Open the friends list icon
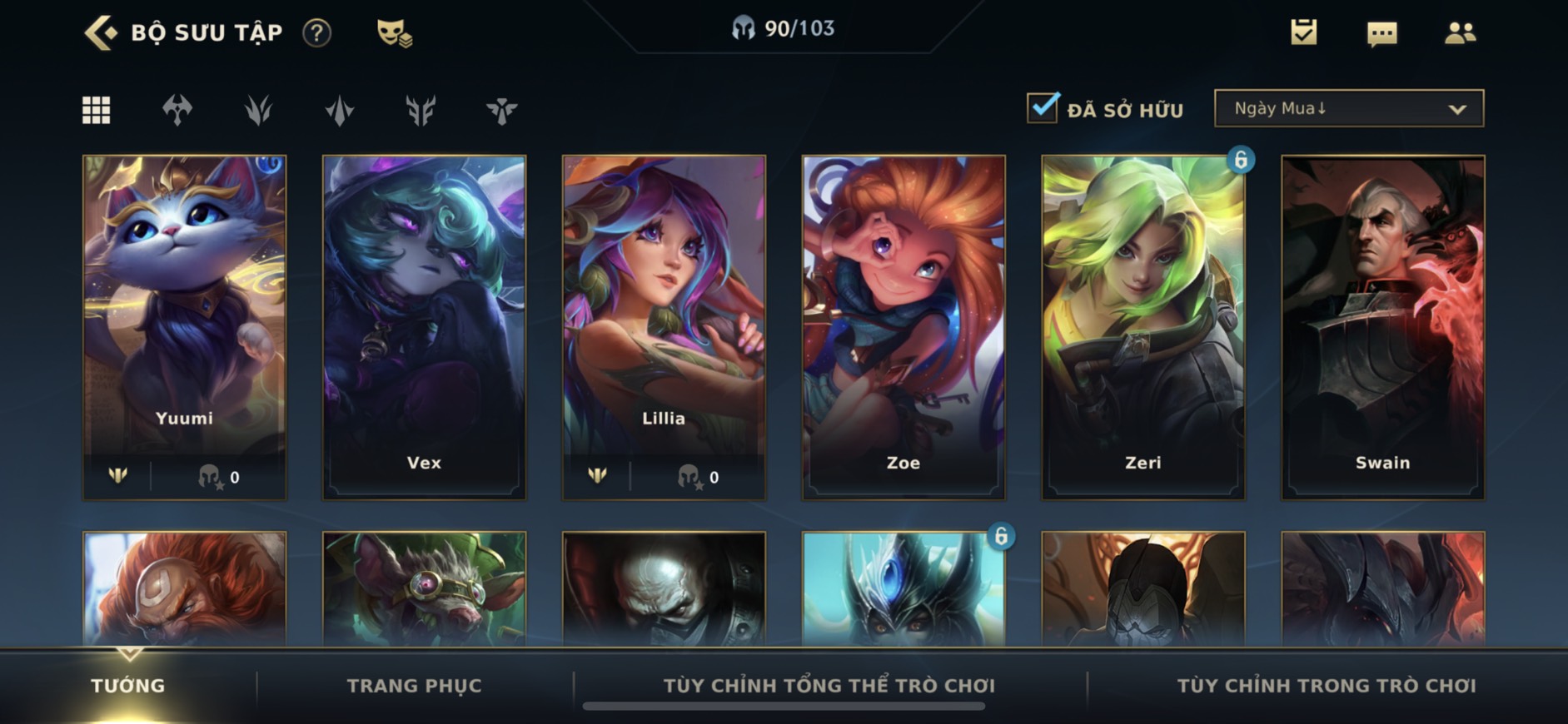This screenshot has width=1568, height=724. [1460, 32]
